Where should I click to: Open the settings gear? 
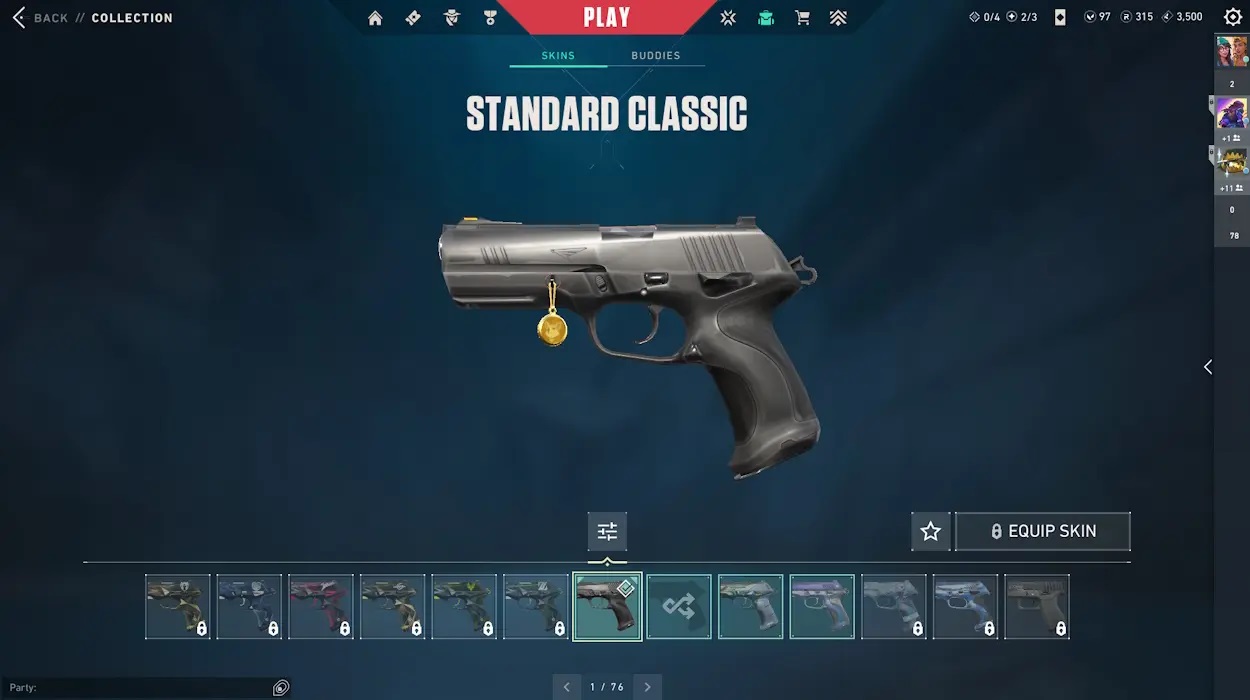coord(1233,17)
